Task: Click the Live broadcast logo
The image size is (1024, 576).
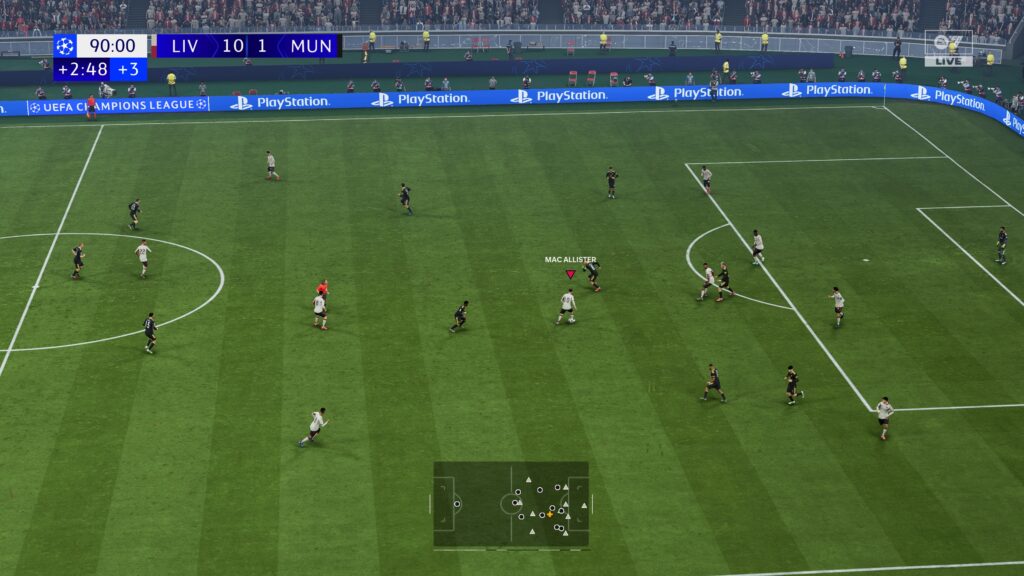Action: (948, 49)
